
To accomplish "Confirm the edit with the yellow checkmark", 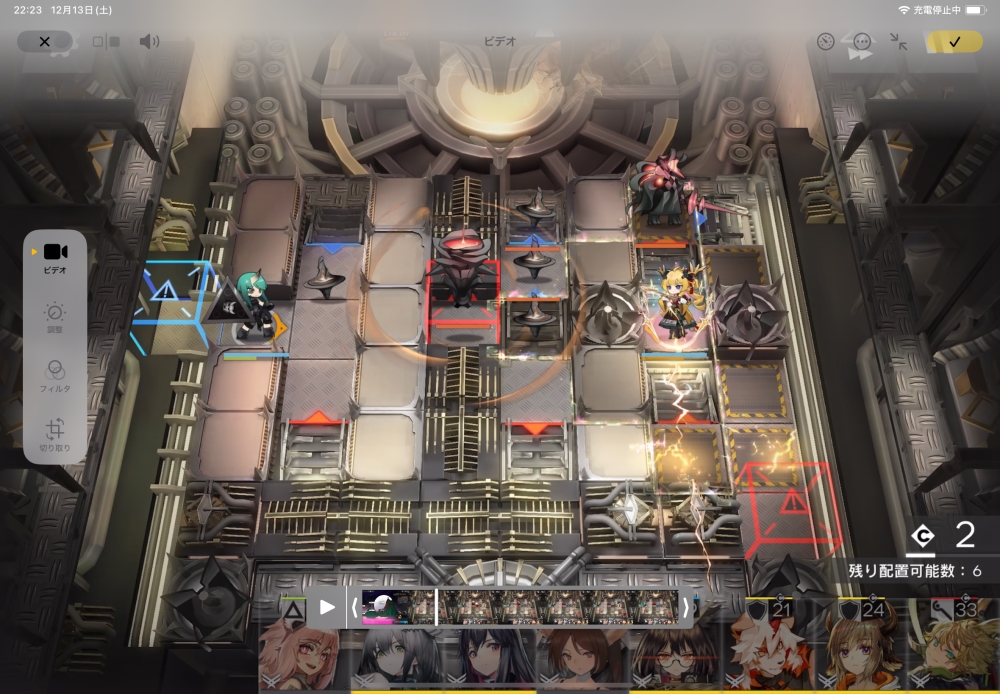I will point(954,41).
